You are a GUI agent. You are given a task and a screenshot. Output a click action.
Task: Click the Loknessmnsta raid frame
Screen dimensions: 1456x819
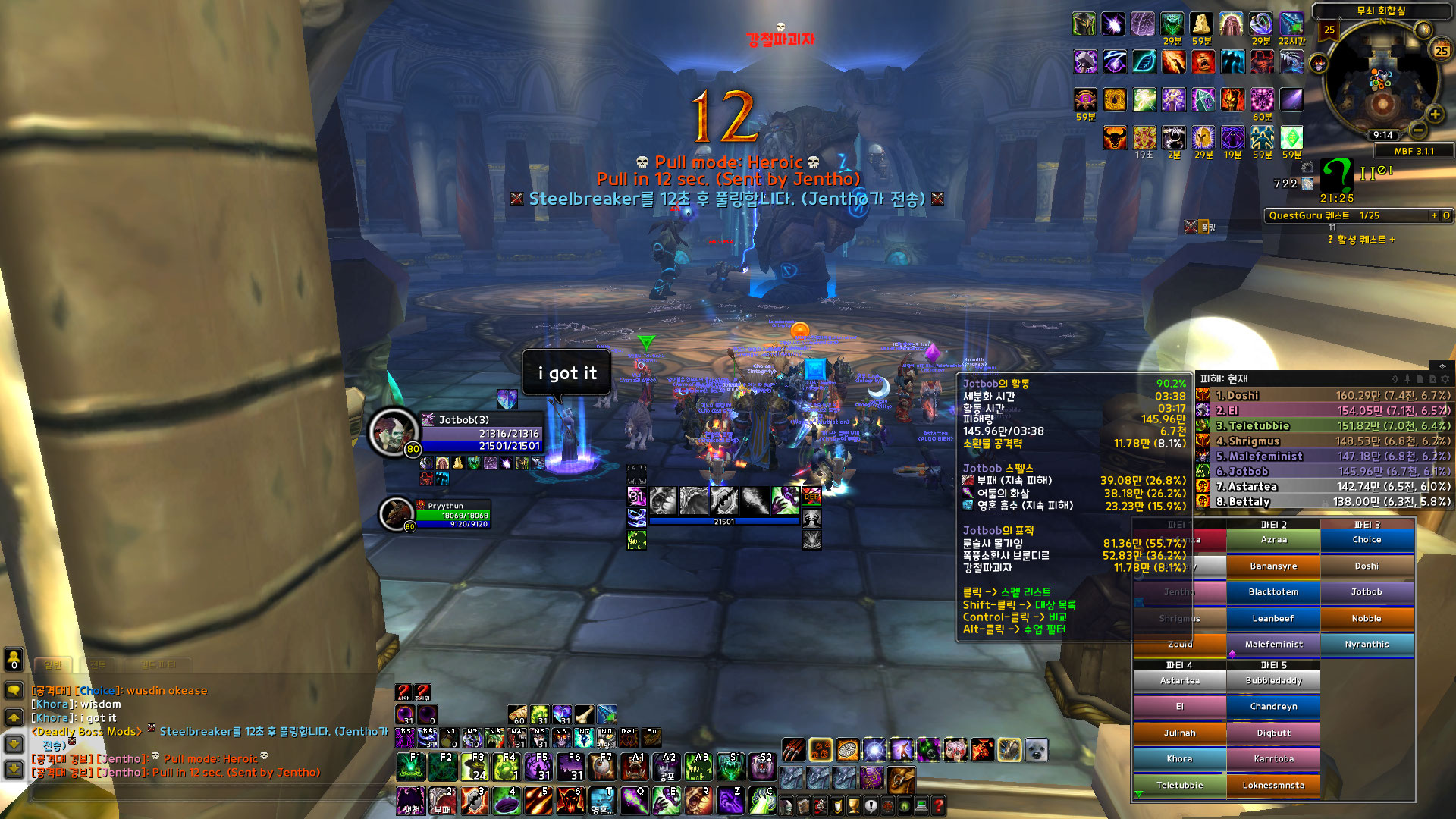click(x=1273, y=786)
